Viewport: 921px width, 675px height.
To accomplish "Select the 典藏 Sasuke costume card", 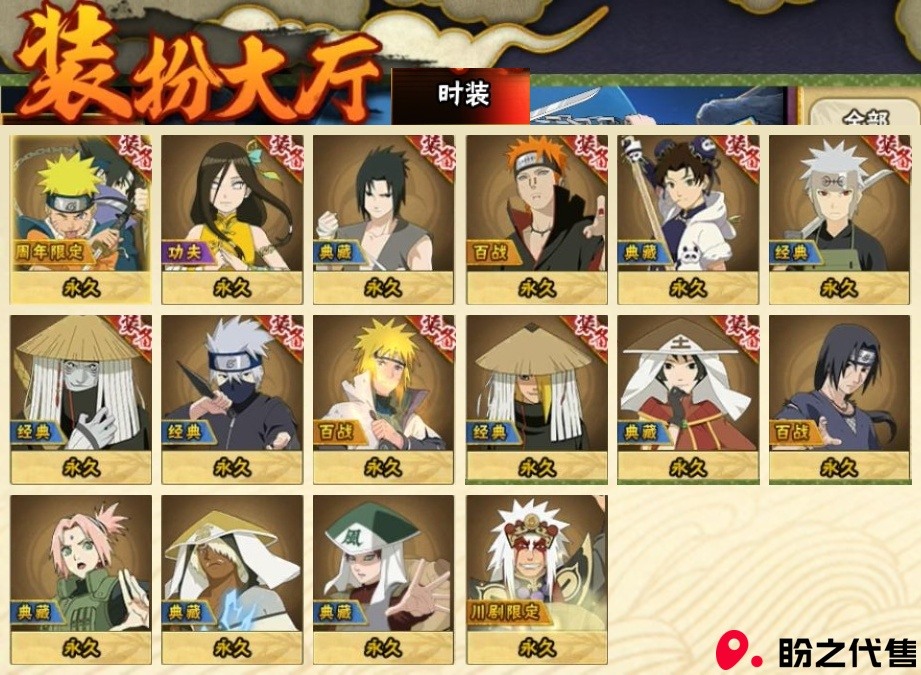I will point(383,219).
